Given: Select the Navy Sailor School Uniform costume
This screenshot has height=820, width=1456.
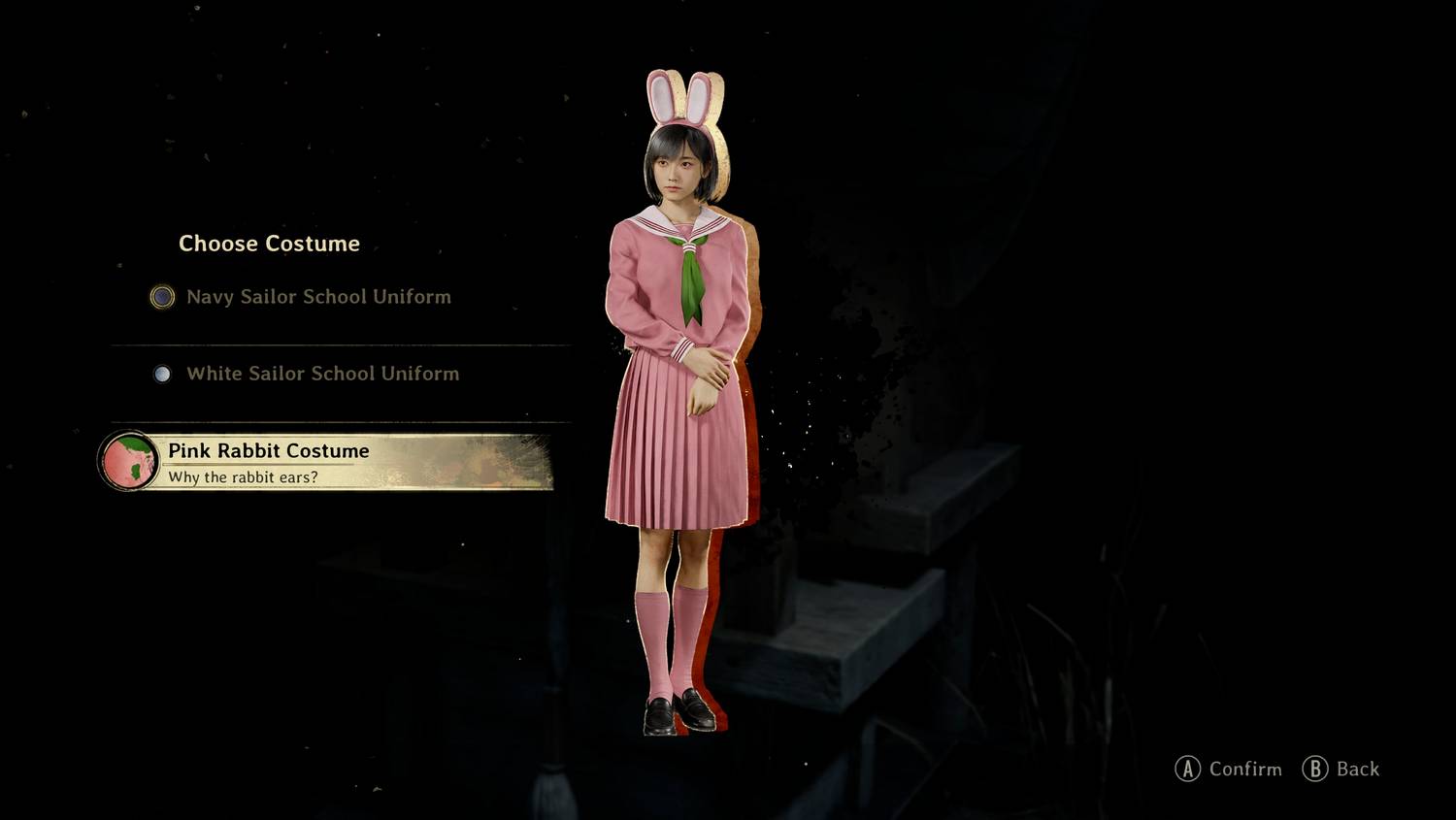Looking at the screenshot, I should point(317,297).
